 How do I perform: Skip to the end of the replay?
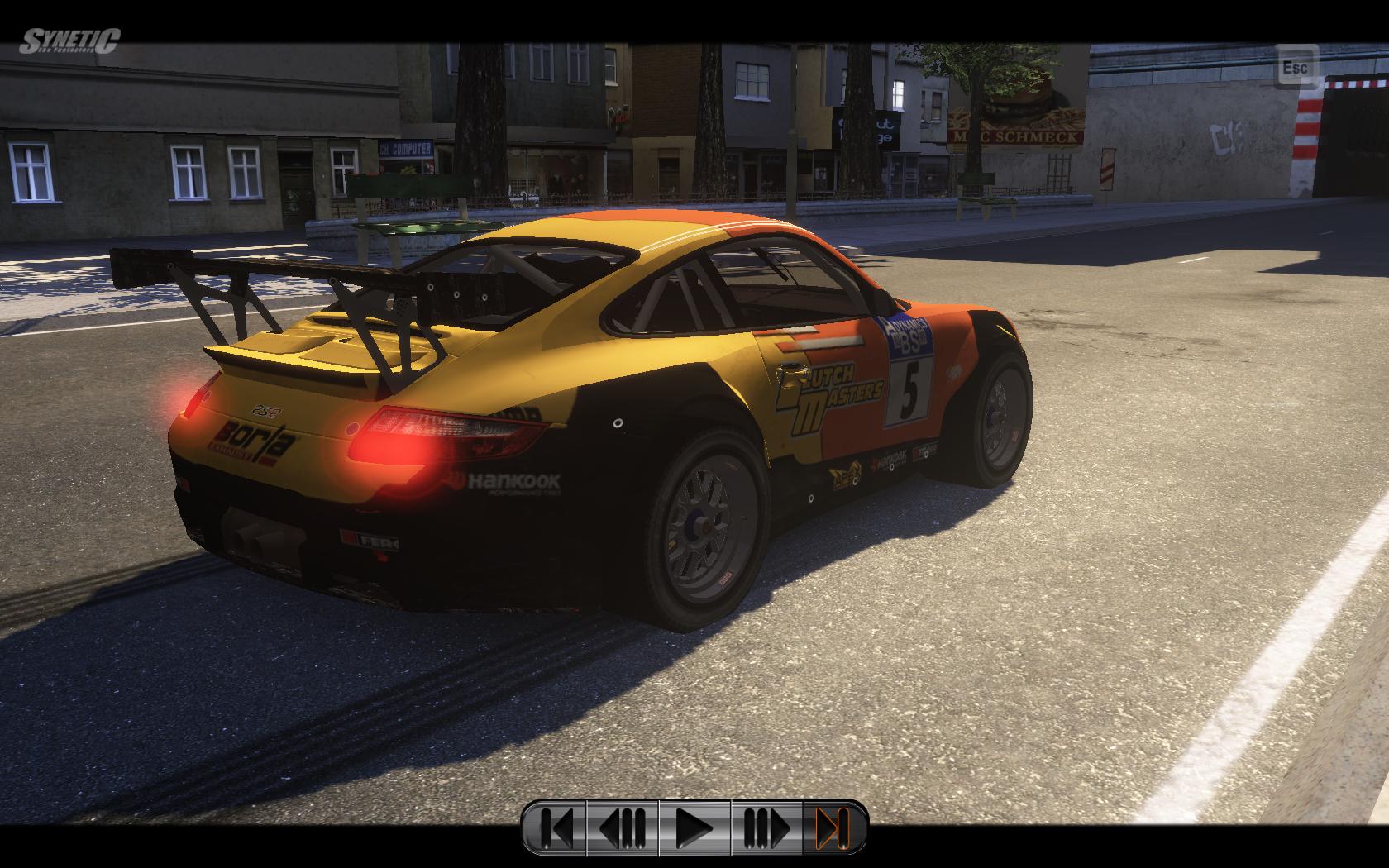click(833, 827)
